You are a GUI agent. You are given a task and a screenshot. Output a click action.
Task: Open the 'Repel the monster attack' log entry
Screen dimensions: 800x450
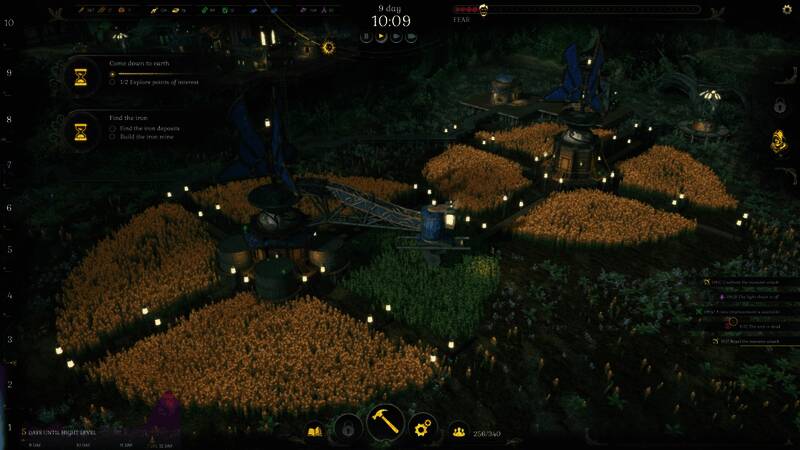click(x=750, y=340)
